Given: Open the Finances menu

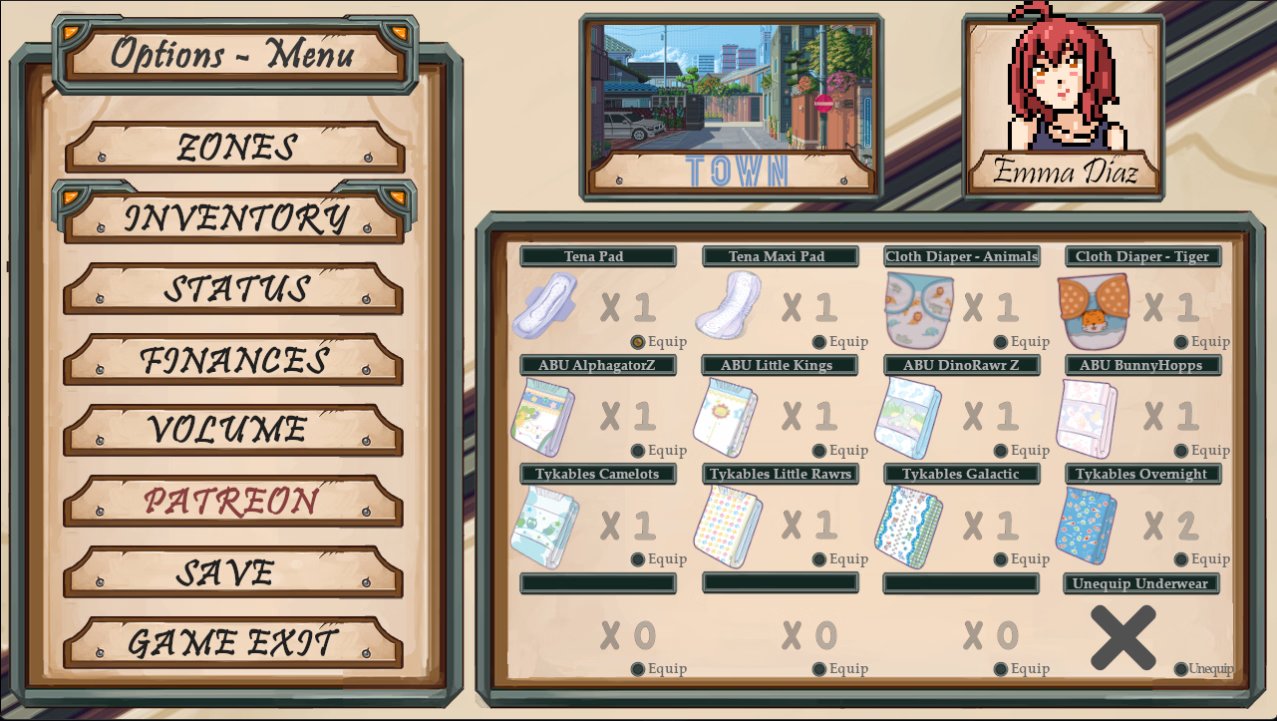Looking at the screenshot, I should tap(235, 360).
